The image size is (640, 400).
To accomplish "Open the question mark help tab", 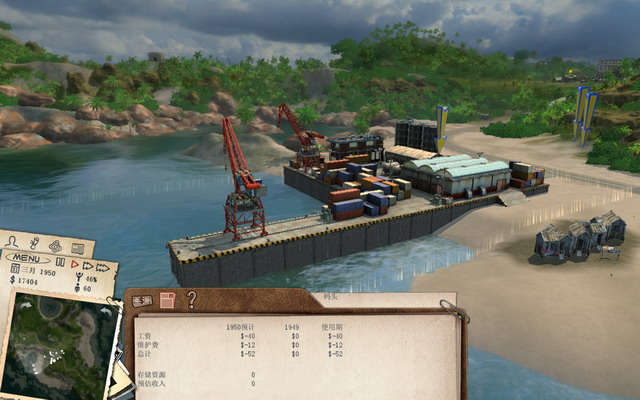I will coord(191,300).
